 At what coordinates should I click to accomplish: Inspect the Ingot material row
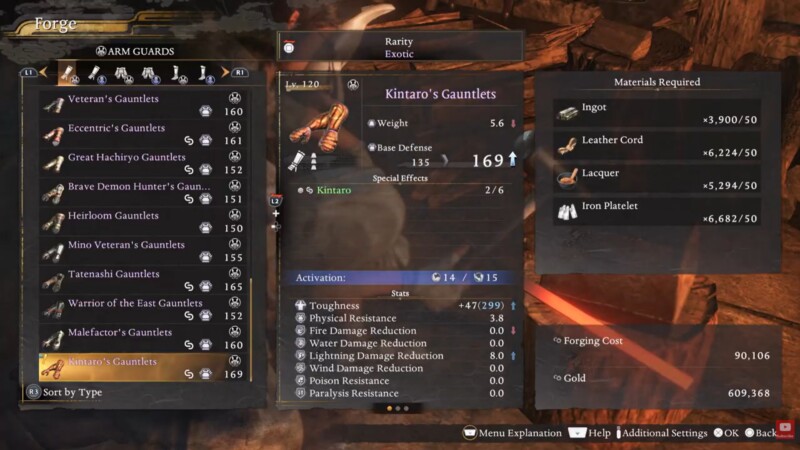point(657,113)
